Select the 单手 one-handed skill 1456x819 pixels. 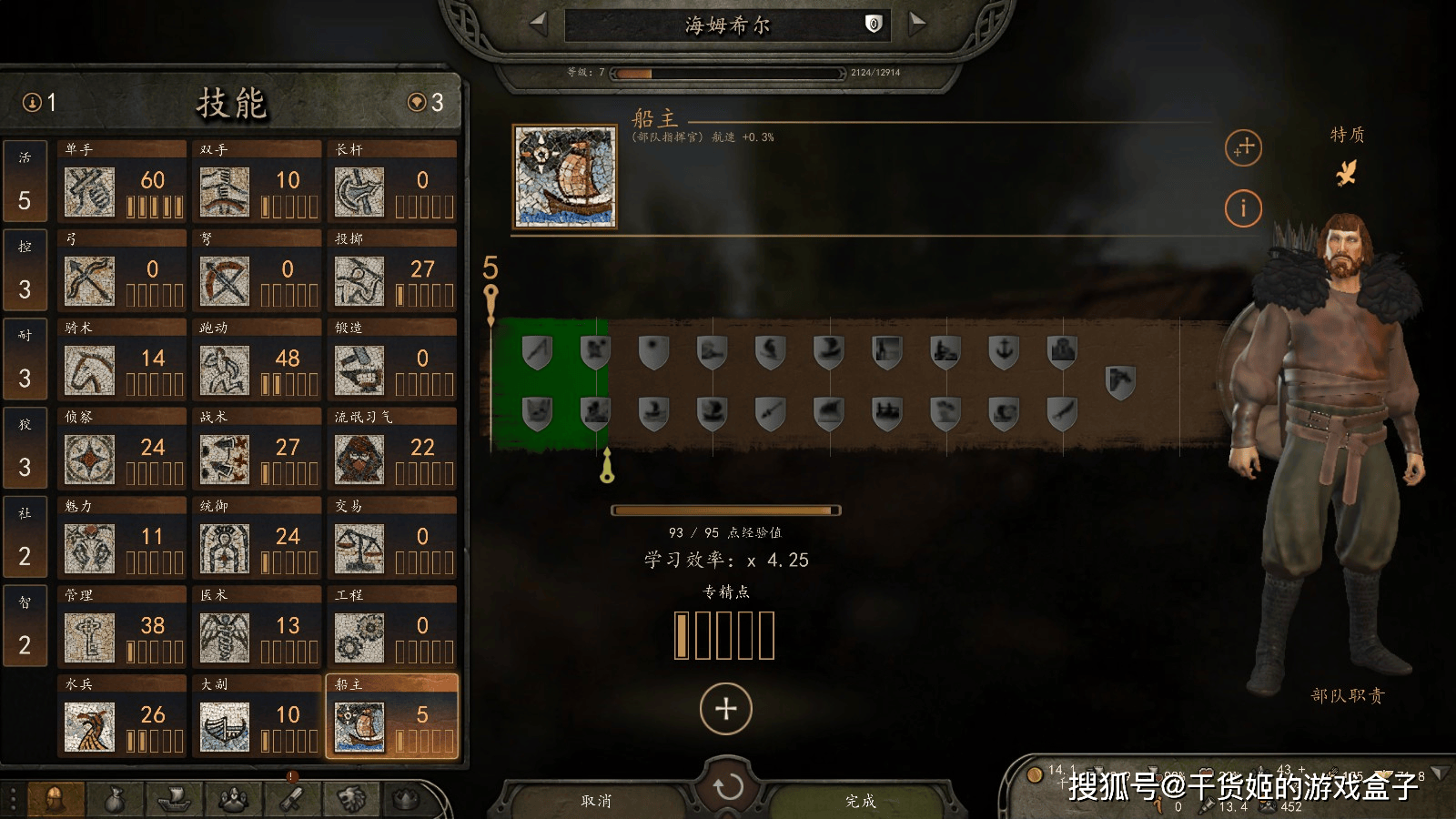click(122, 182)
